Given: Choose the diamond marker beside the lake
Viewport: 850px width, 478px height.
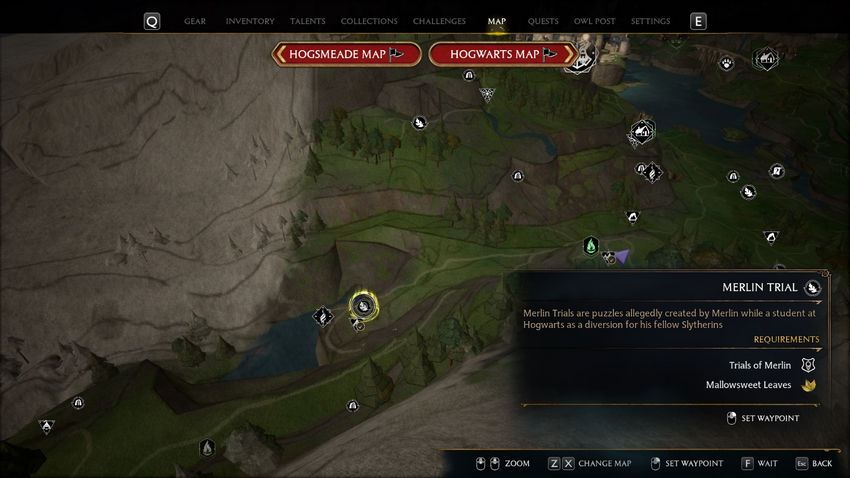Looking at the screenshot, I should [322, 317].
